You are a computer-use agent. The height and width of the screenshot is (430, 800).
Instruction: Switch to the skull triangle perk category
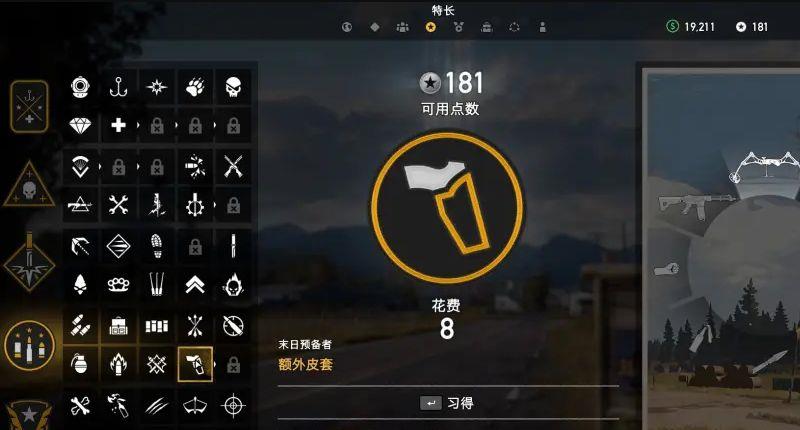(30, 190)
